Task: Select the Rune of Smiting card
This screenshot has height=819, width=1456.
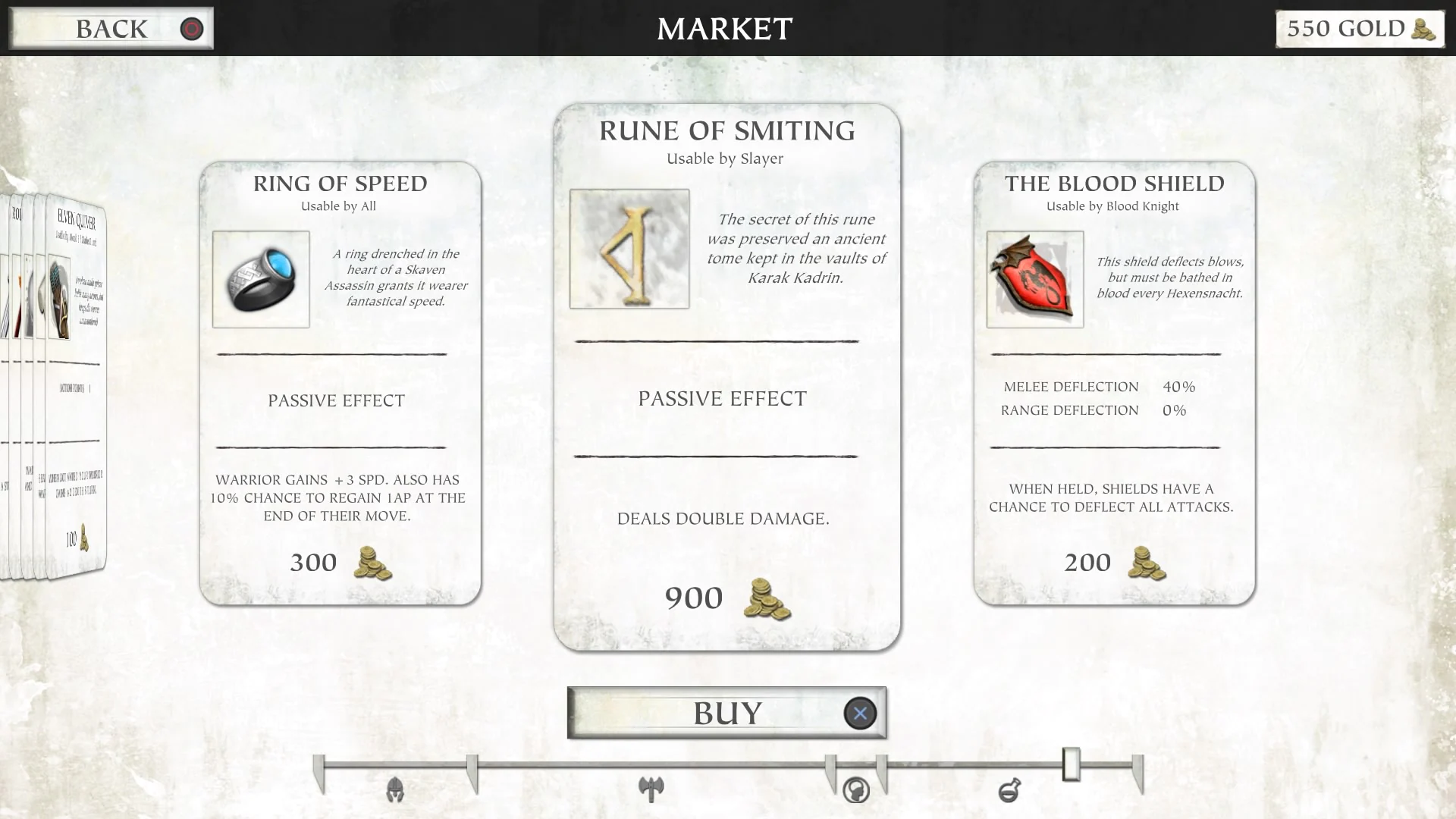Action: [x=724, y=379]
